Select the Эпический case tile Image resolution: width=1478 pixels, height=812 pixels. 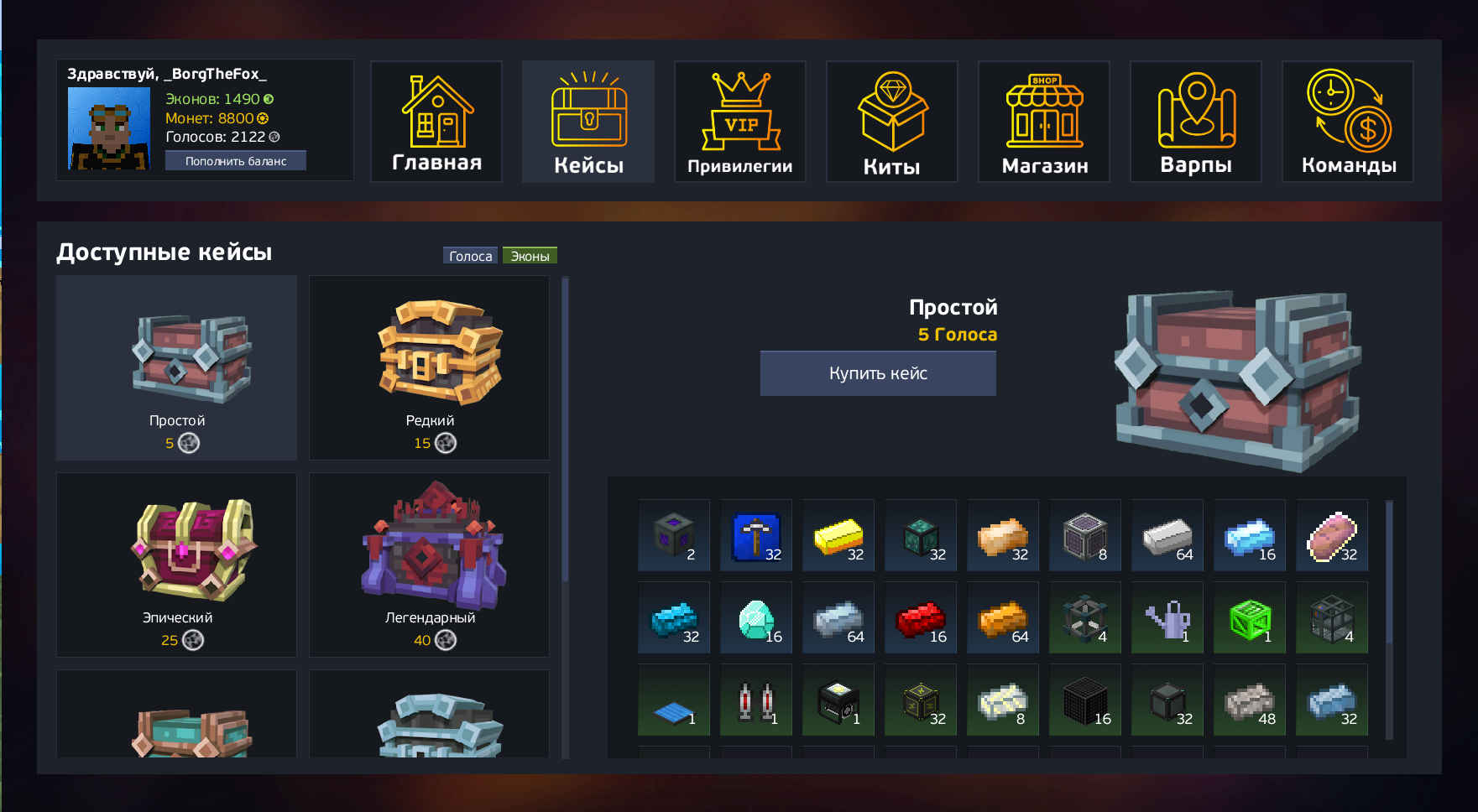tap(176, 565)
